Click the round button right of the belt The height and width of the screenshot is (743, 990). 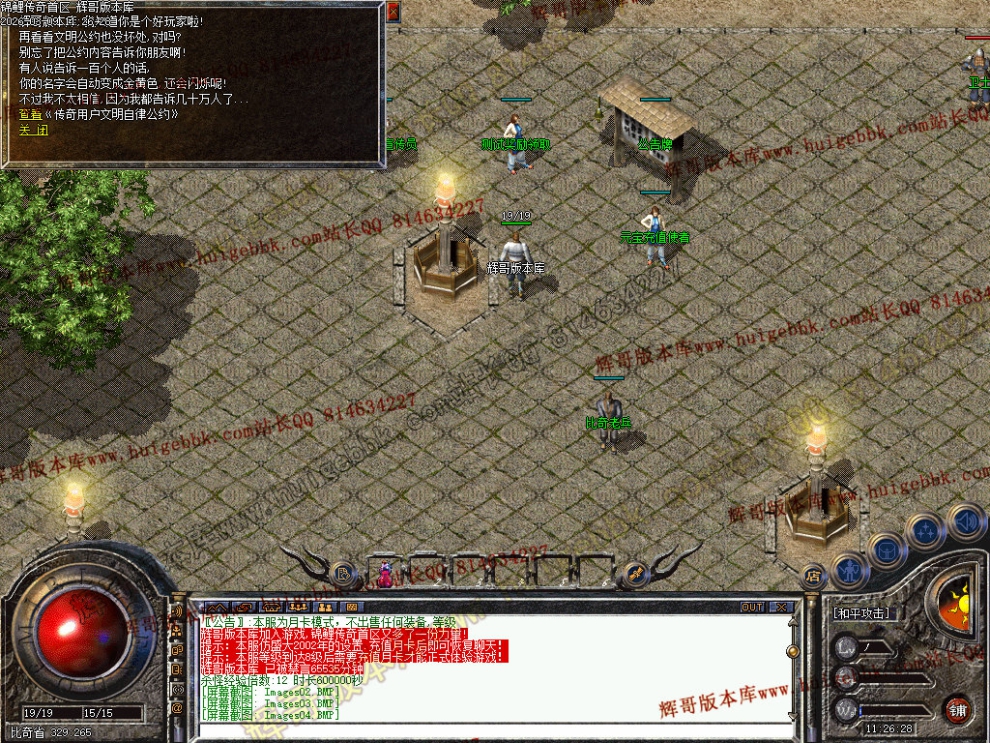click(x=633, y=574)
